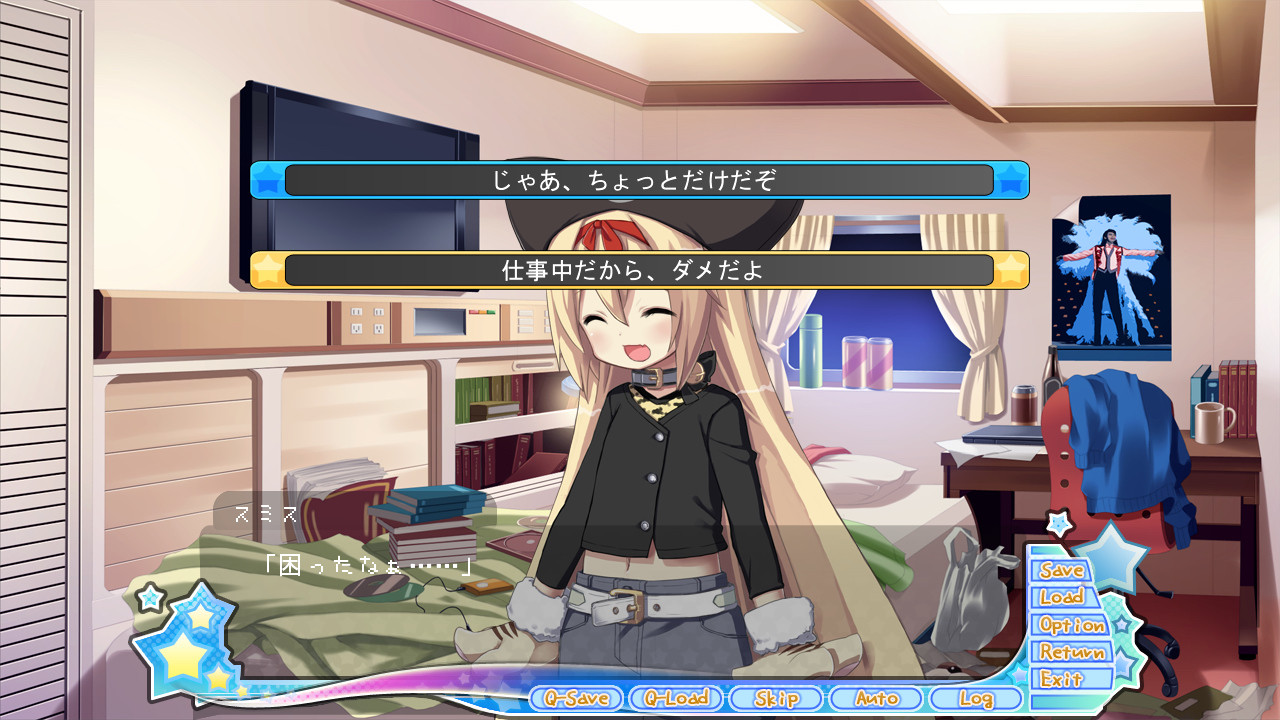The width and height of the screenshot is (1280, 720).
Task: Toggle Auto text advance mode
Action: click(x=876, y=698)
